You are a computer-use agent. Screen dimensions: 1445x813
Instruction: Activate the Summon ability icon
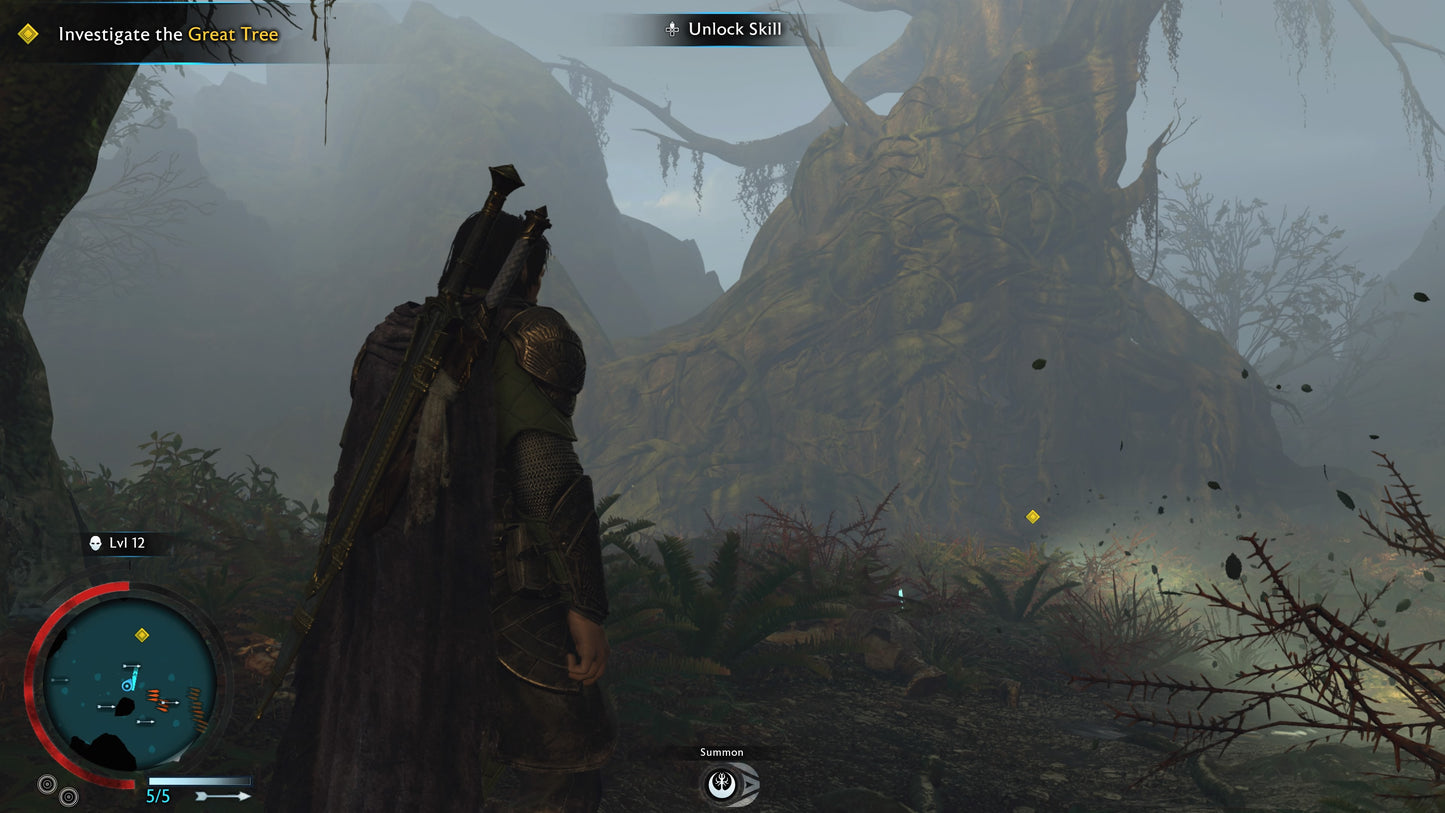[724, 784]
